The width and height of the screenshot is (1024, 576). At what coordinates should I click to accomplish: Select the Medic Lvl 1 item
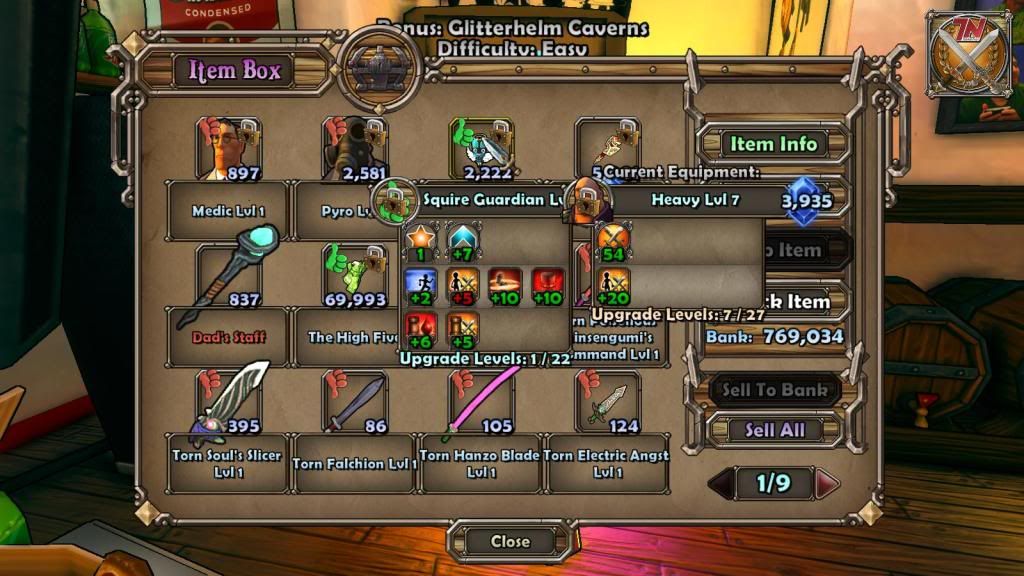(x=228, y=151)
